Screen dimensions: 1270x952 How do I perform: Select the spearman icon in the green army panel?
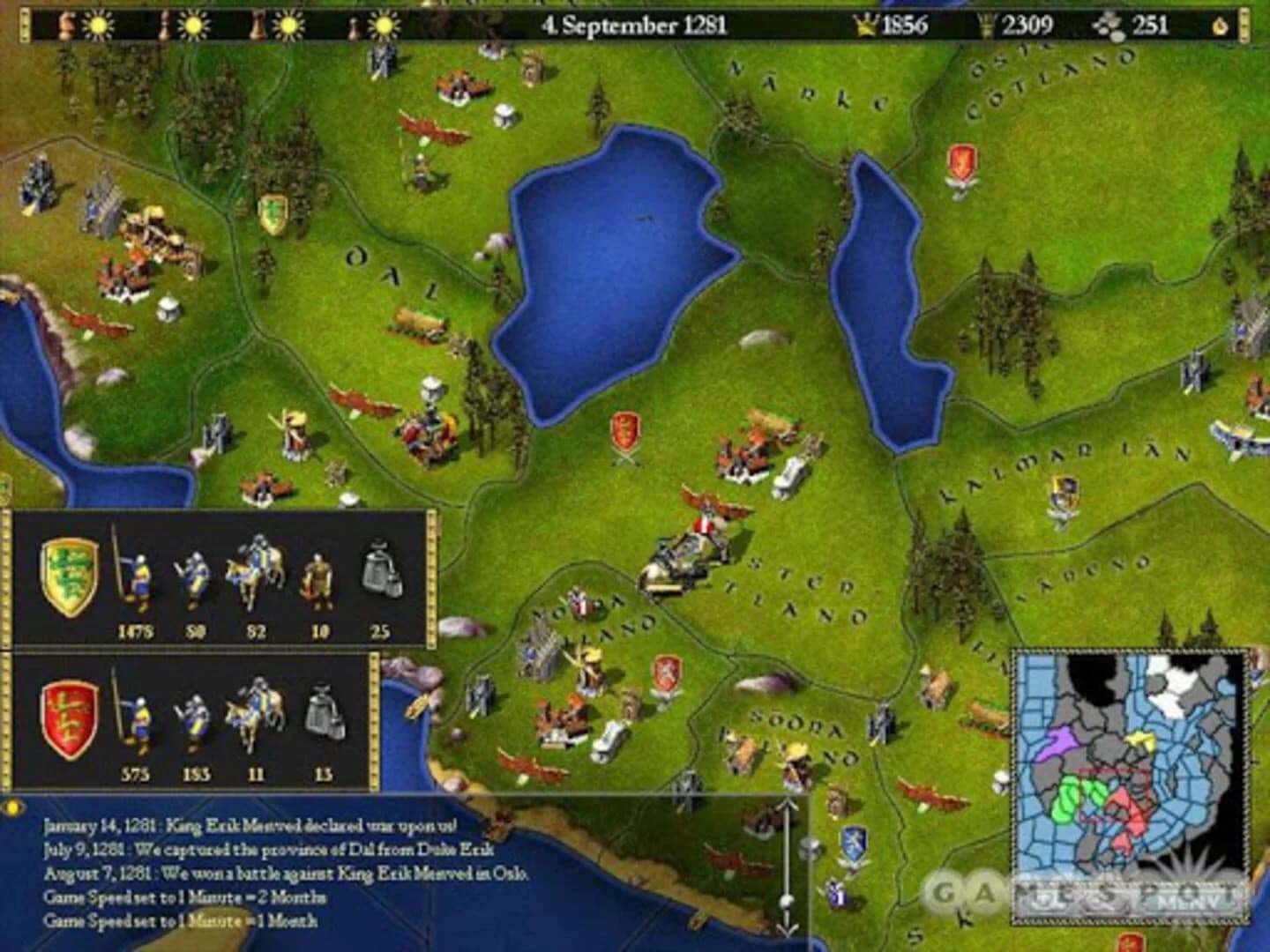[138, 576]
